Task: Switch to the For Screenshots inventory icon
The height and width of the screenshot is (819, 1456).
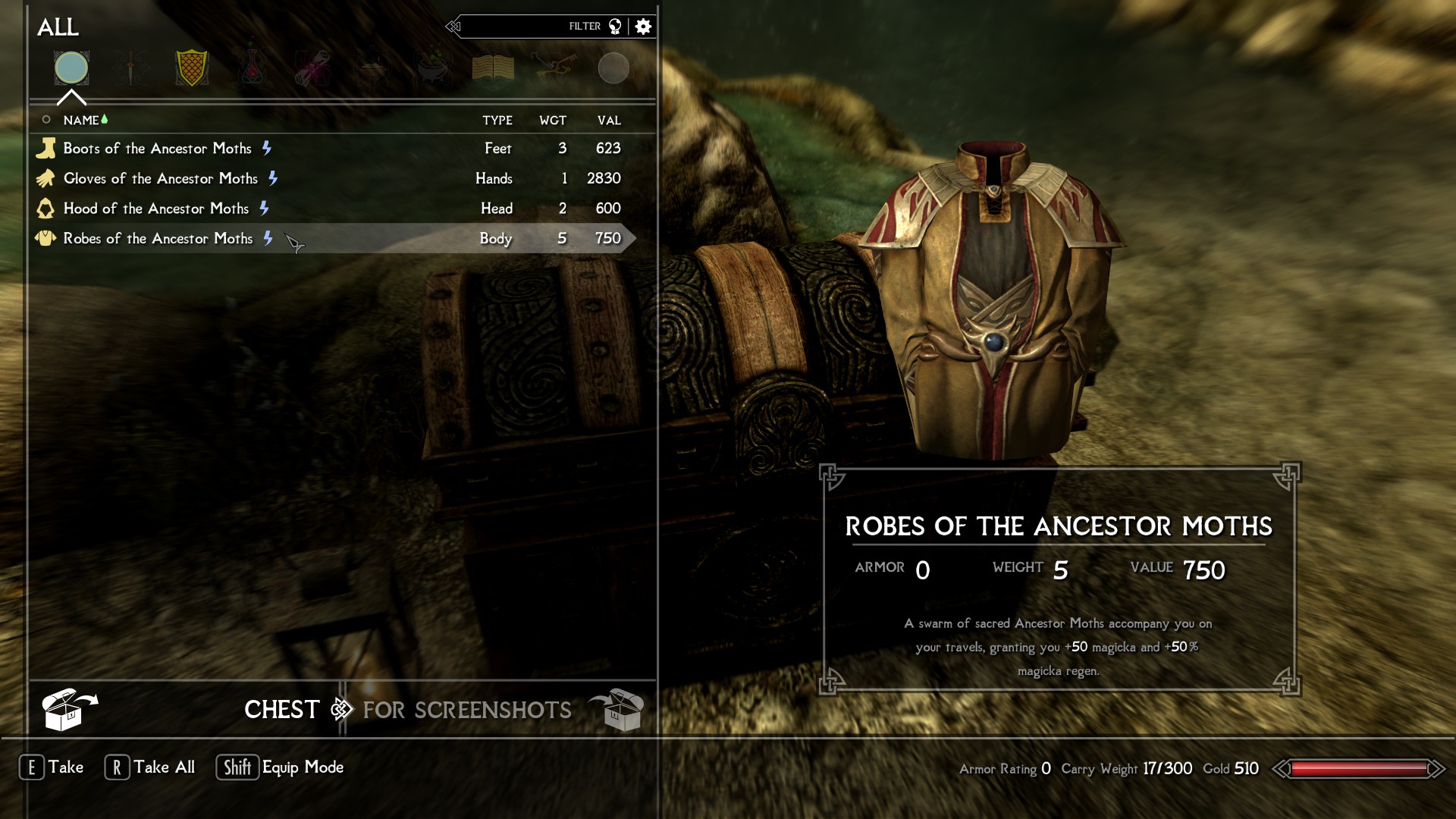Action: (617, 710)
